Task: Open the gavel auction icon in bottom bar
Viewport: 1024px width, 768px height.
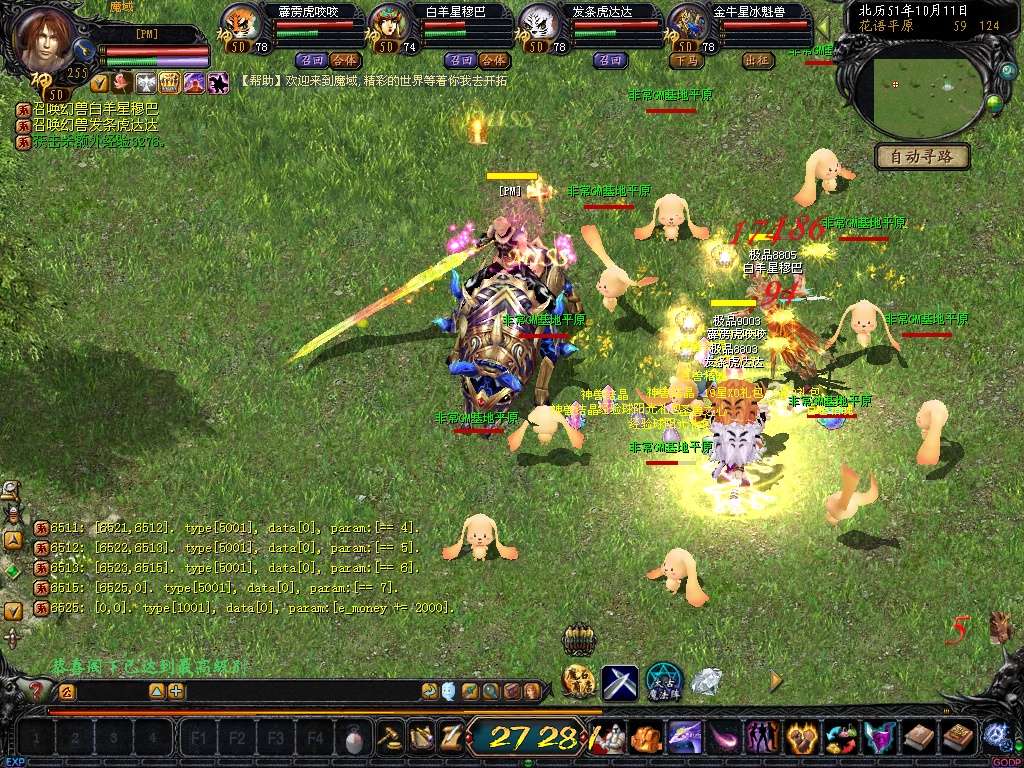Action: (x=389, y=738)
